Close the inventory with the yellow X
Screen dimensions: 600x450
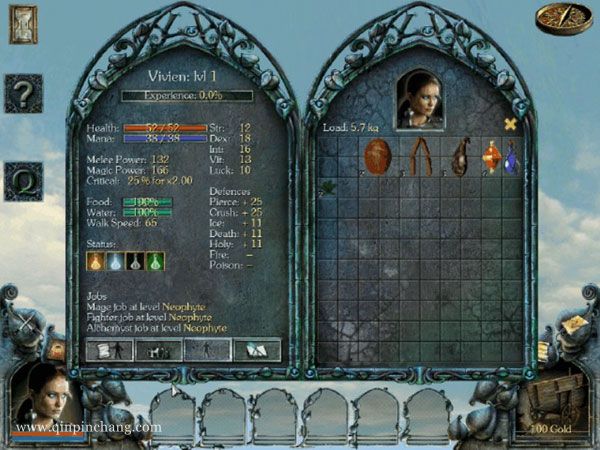510,124
